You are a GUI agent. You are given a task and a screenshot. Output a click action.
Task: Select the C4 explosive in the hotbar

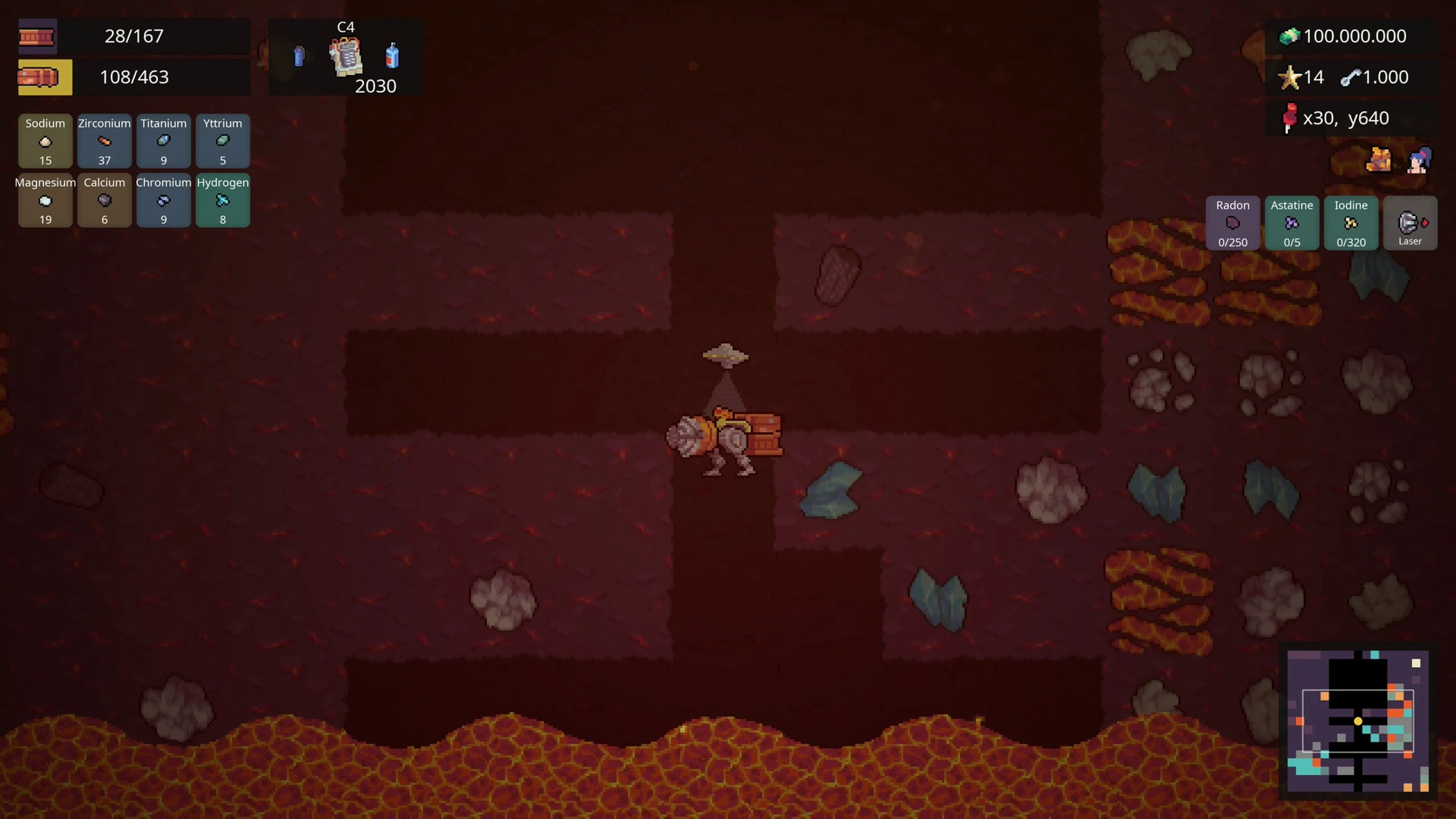click(344, 56)
